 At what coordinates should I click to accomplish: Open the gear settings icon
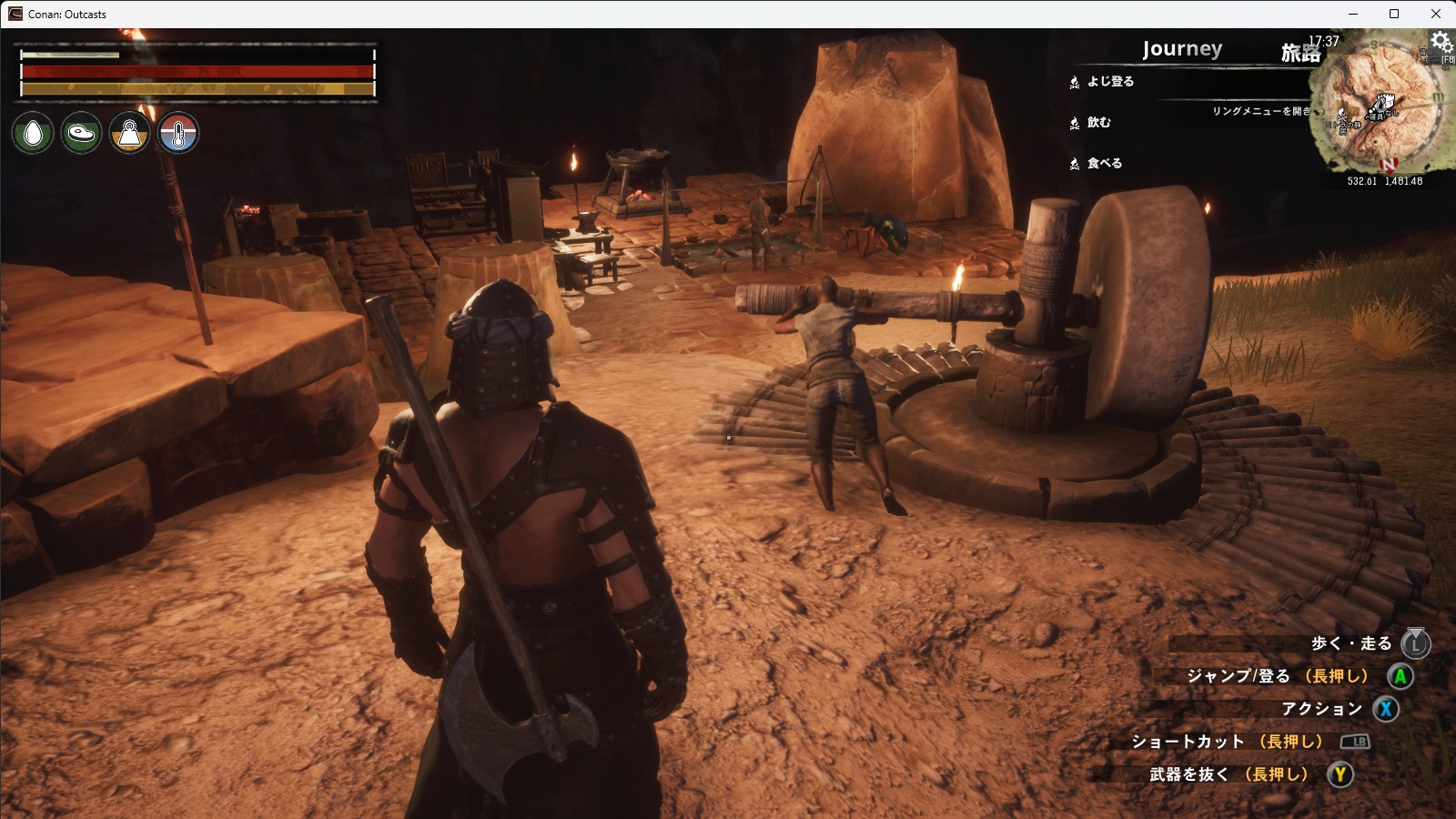click(x=1441, y=42)
